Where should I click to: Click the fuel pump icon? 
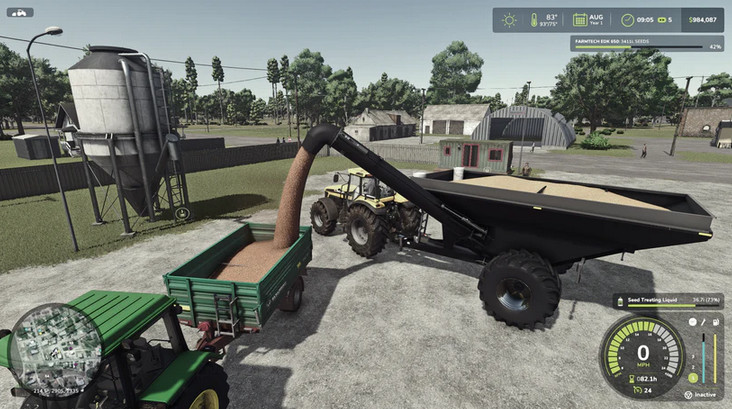tap(716, 322)
